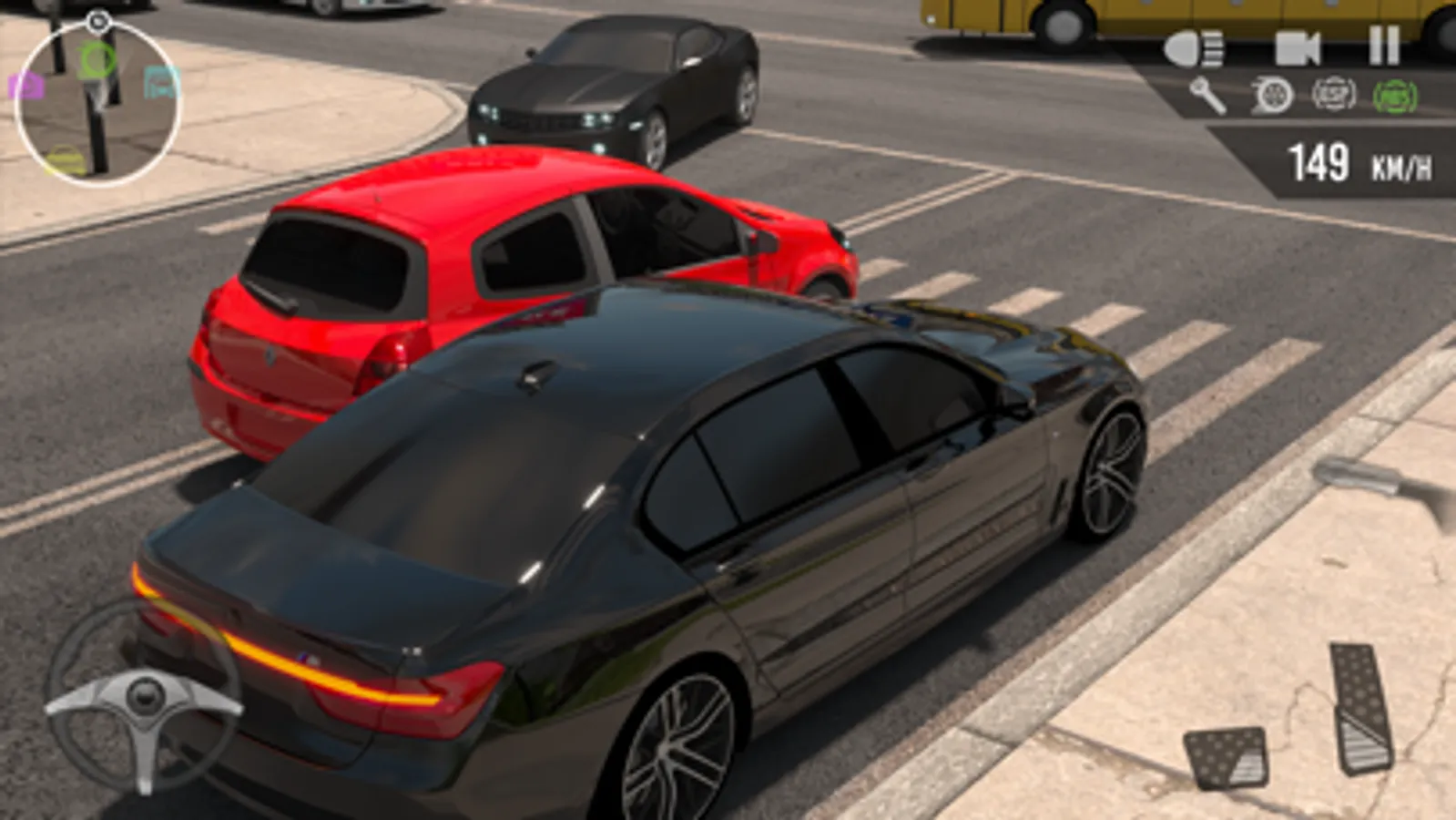Toggle the ESP stability control indicator

click(1330, 94)
